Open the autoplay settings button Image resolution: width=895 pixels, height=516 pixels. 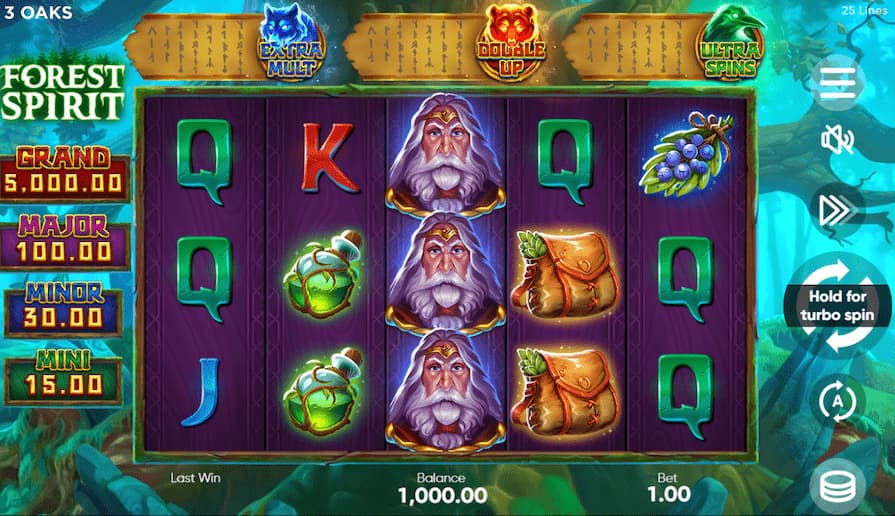click(837, 403)
